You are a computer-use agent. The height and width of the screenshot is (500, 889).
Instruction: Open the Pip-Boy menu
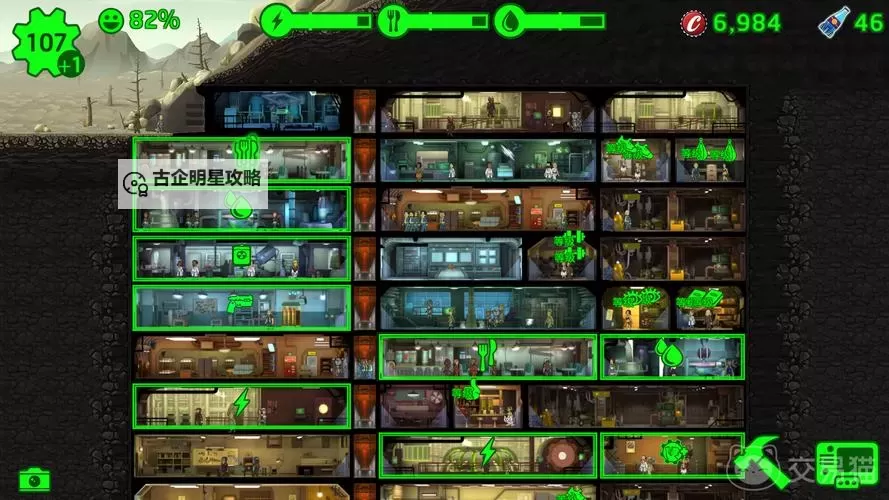click(846, 465)
